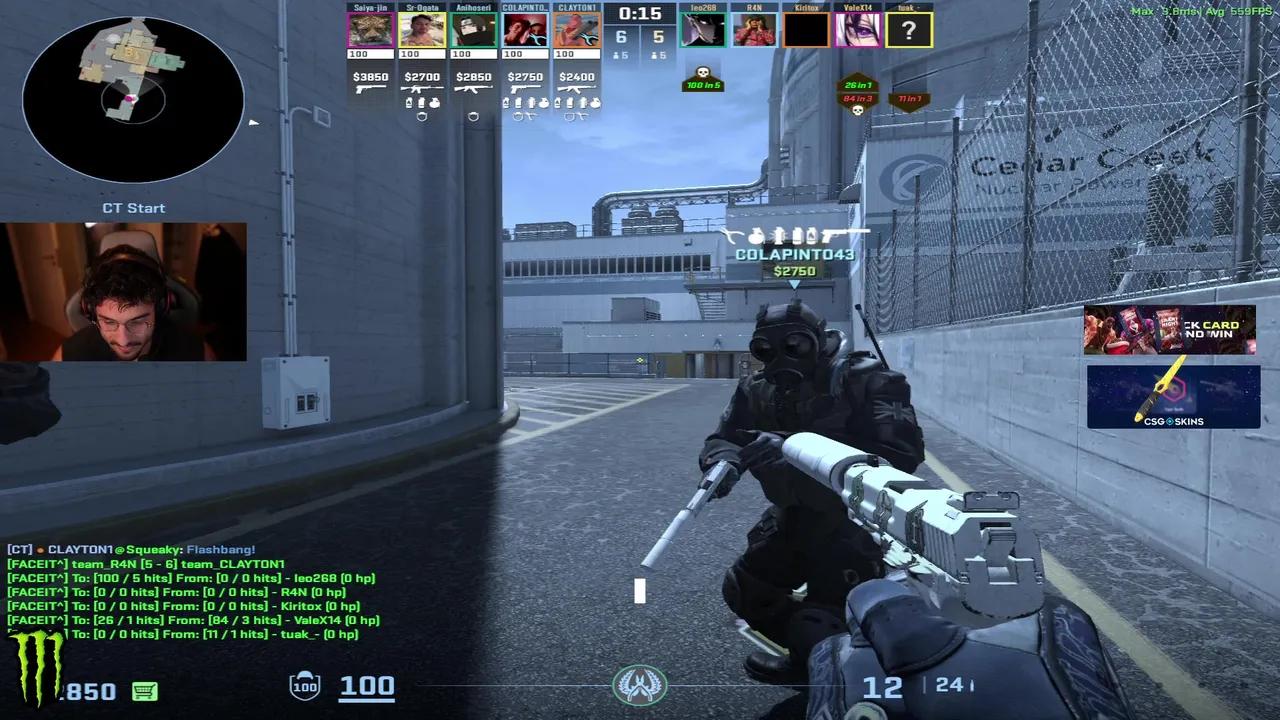Click the skull badge near ValeX14
The height and width of the screenshot is (720, 1280).
tap(857, 110)
